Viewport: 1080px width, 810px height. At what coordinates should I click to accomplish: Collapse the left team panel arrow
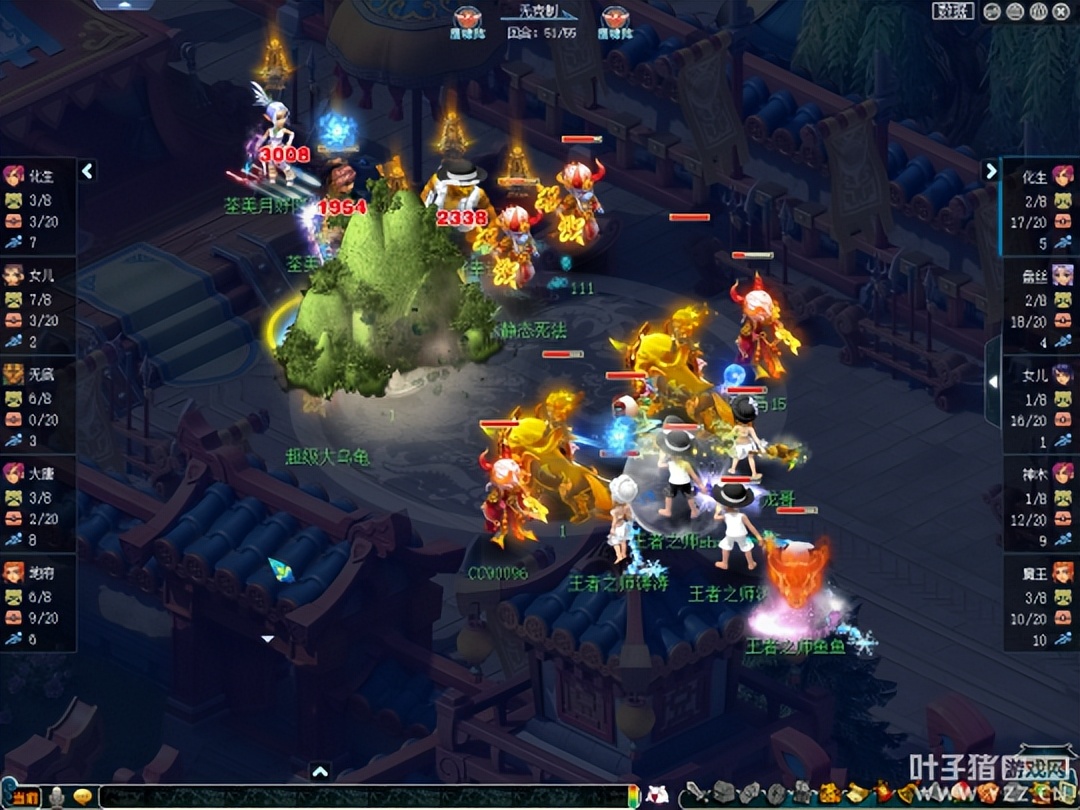pyautogui.click(x=87, y=171)
